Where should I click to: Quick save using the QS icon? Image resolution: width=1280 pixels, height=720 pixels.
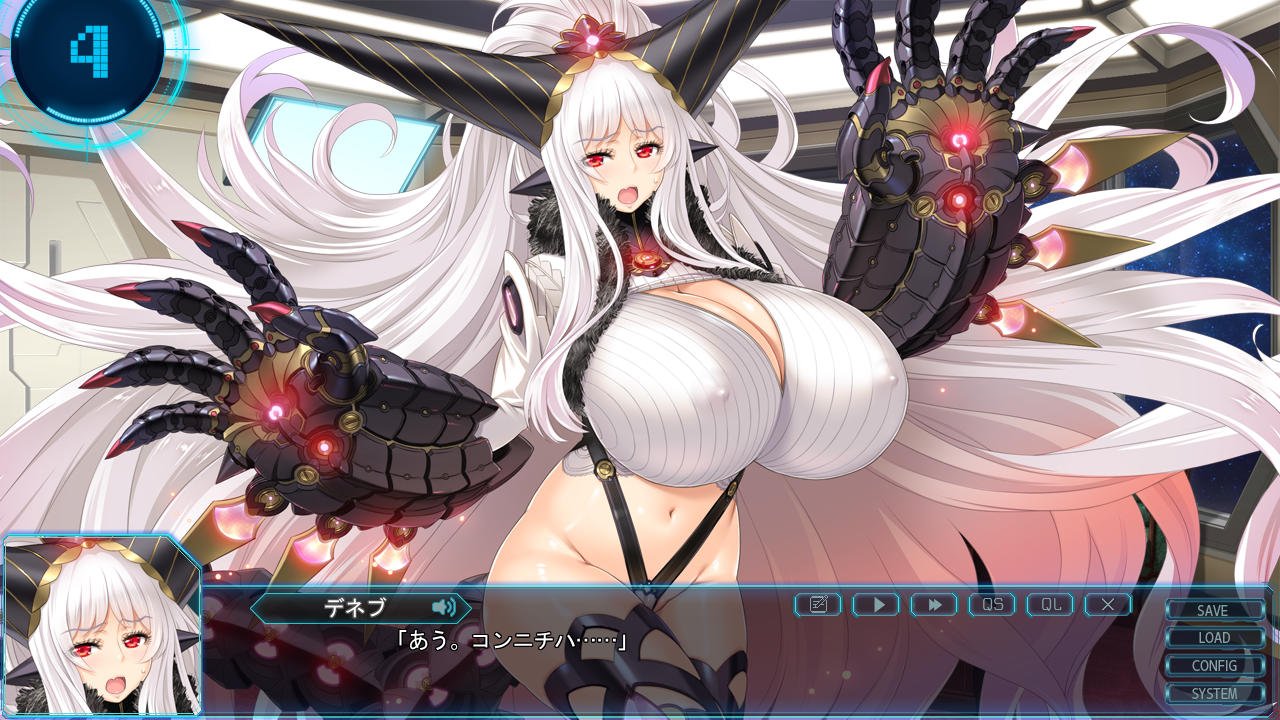pos(992,604)
